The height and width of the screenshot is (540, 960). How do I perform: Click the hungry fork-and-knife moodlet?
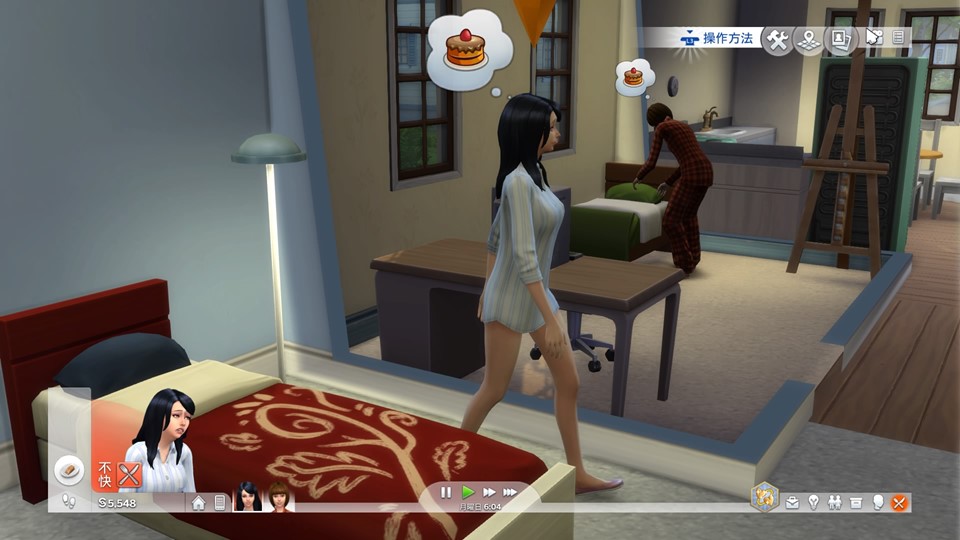(129, 474)
